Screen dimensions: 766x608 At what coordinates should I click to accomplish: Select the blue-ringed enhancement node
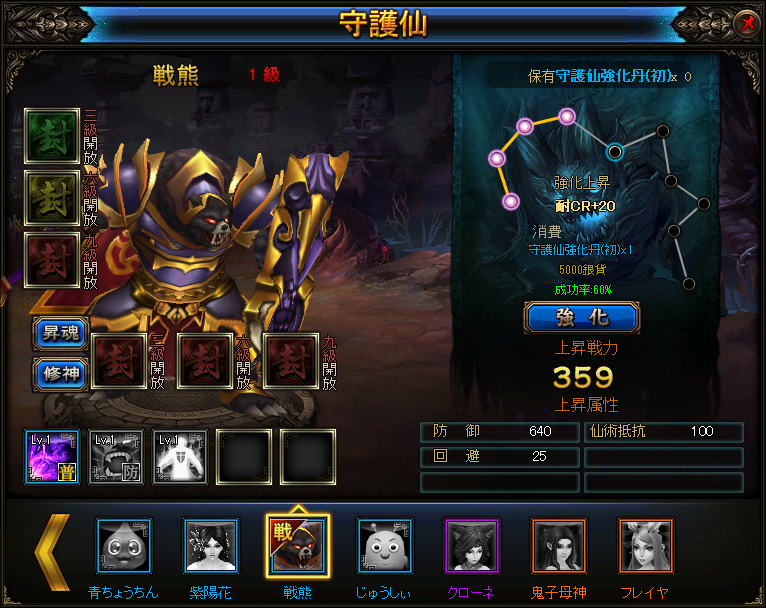615,152
